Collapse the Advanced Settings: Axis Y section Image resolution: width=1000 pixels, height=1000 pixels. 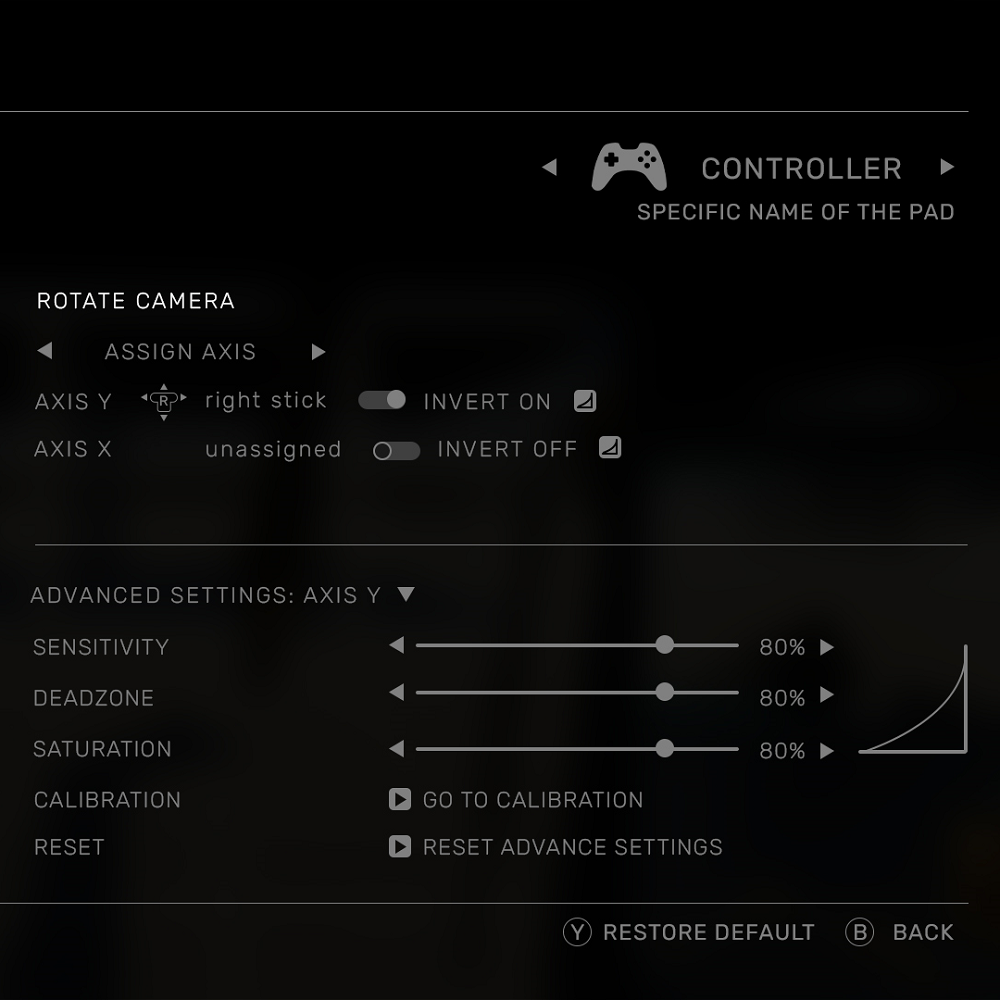click(x=405, y=594)
